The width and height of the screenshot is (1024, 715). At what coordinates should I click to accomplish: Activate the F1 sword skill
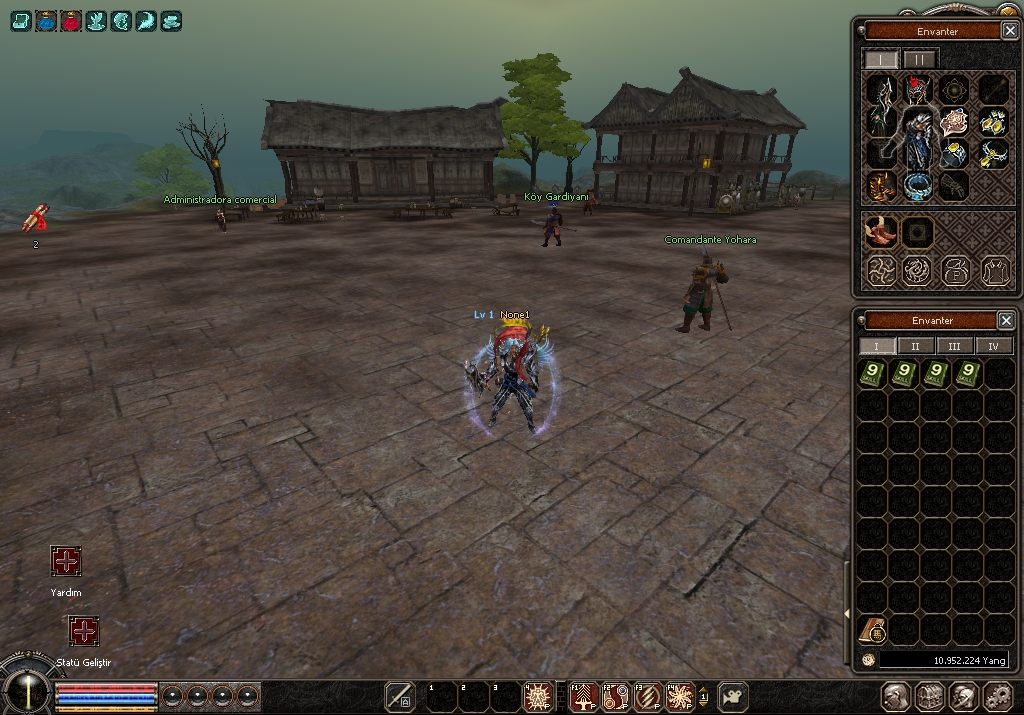click(x=584, y=695)
